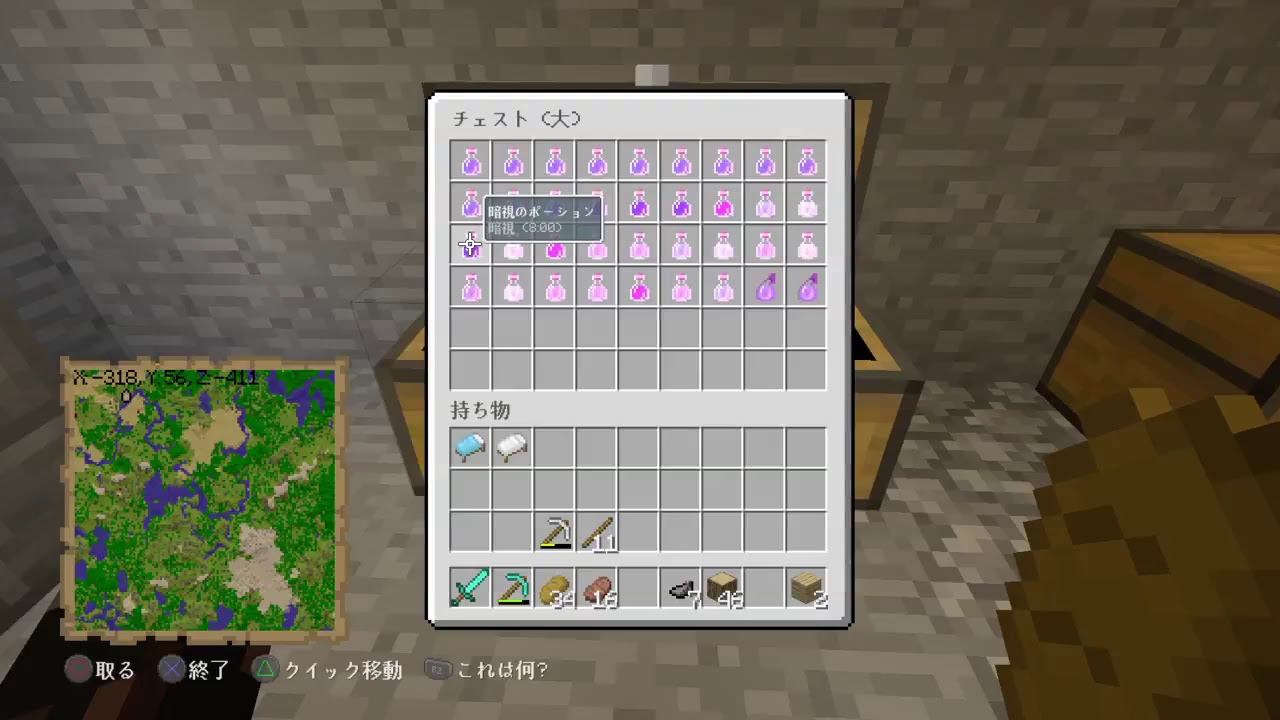Click the wooden block stack of 48

pyautogui.click(x=722, y=588)
